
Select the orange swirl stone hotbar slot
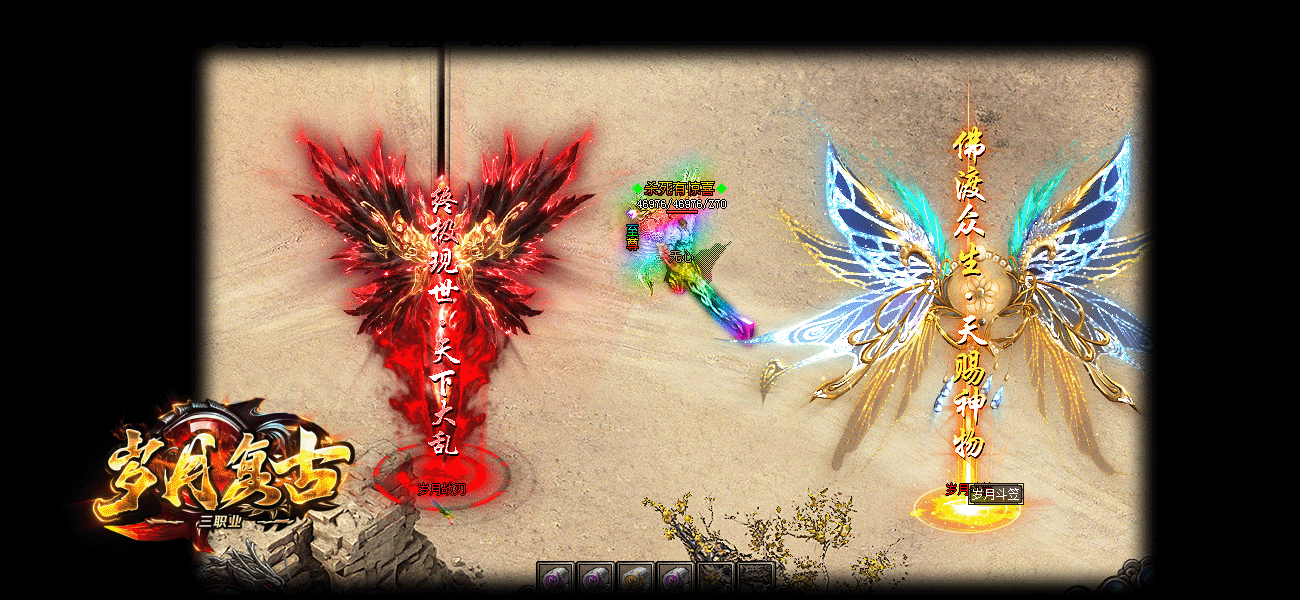635,579
